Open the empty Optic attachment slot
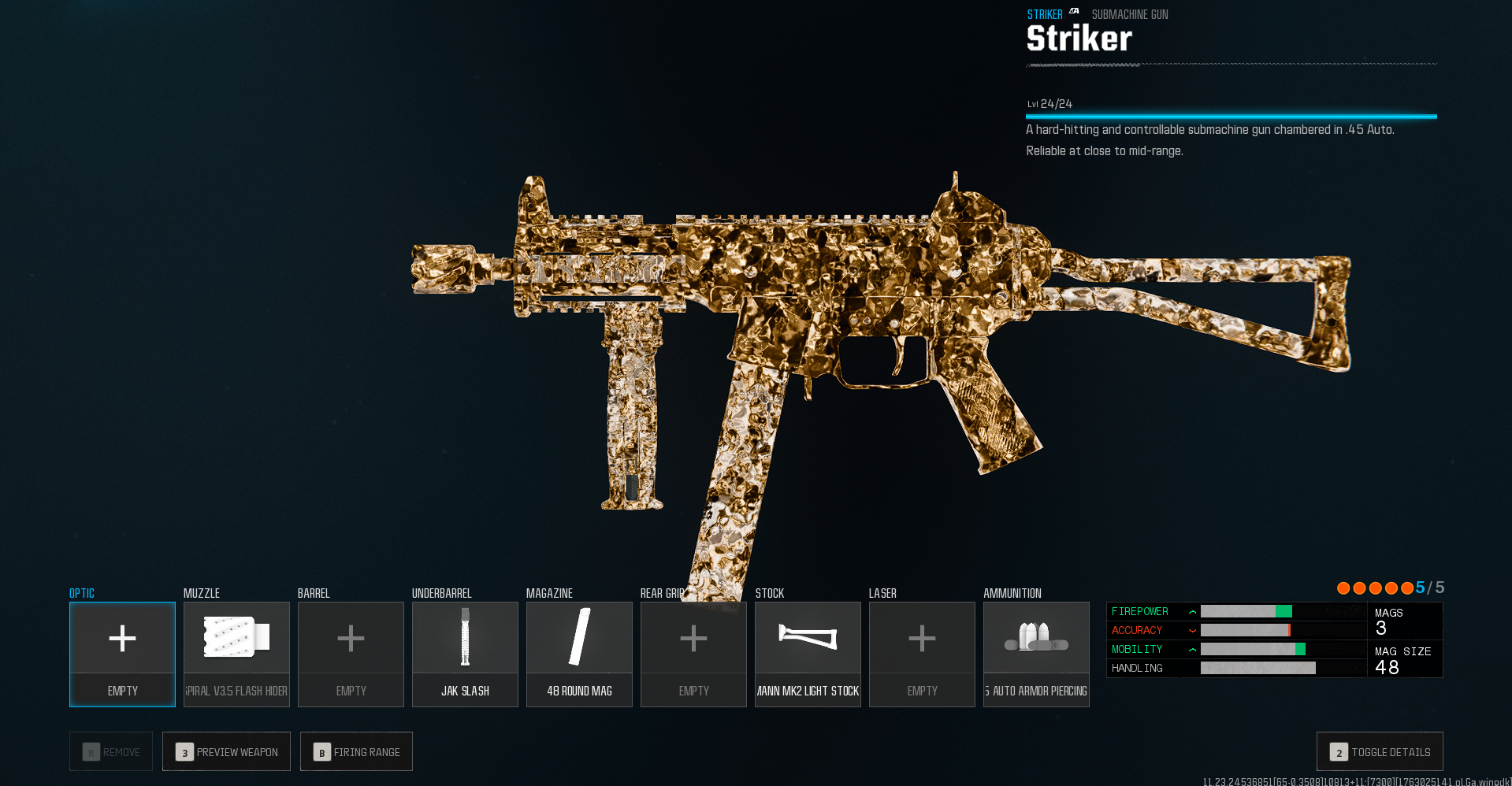Viewport: 1512px width, 786px height. click(x=122, y=654)
